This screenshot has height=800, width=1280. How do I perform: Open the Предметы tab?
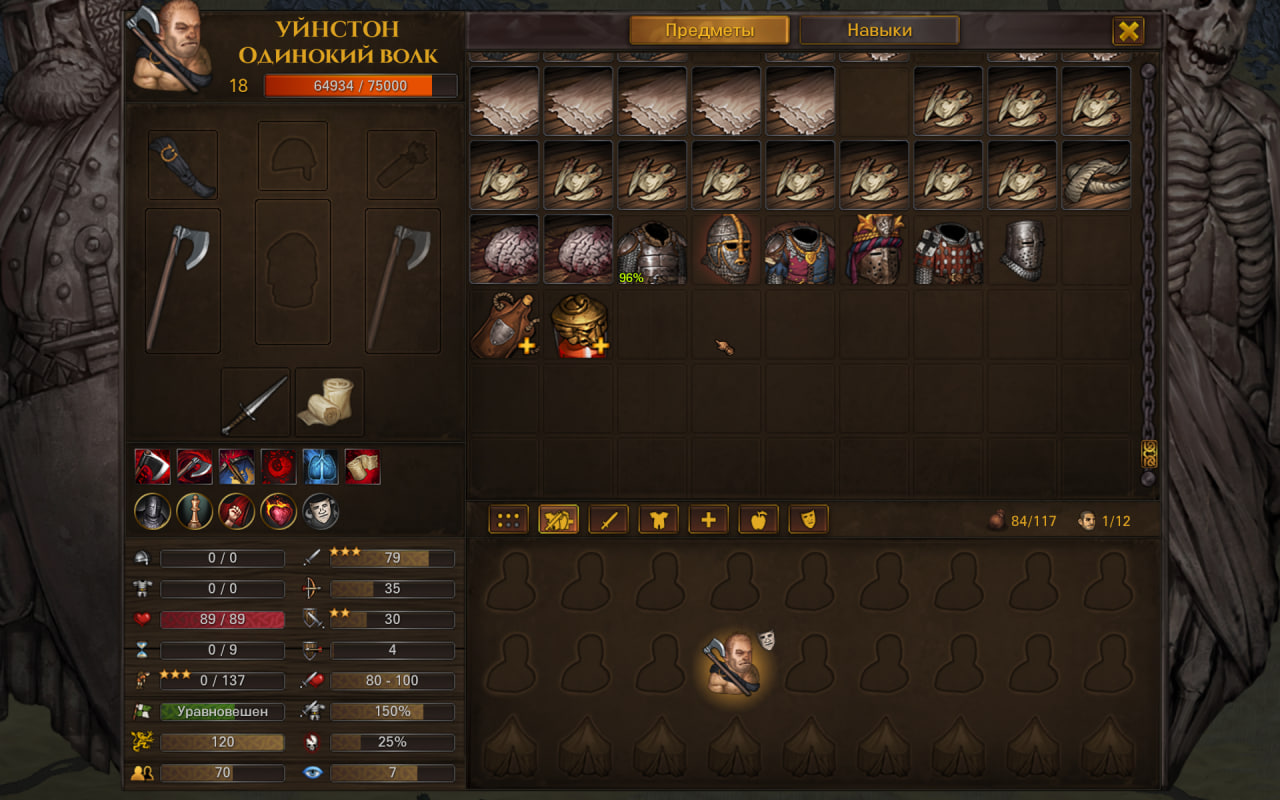(x=709, y=31)
